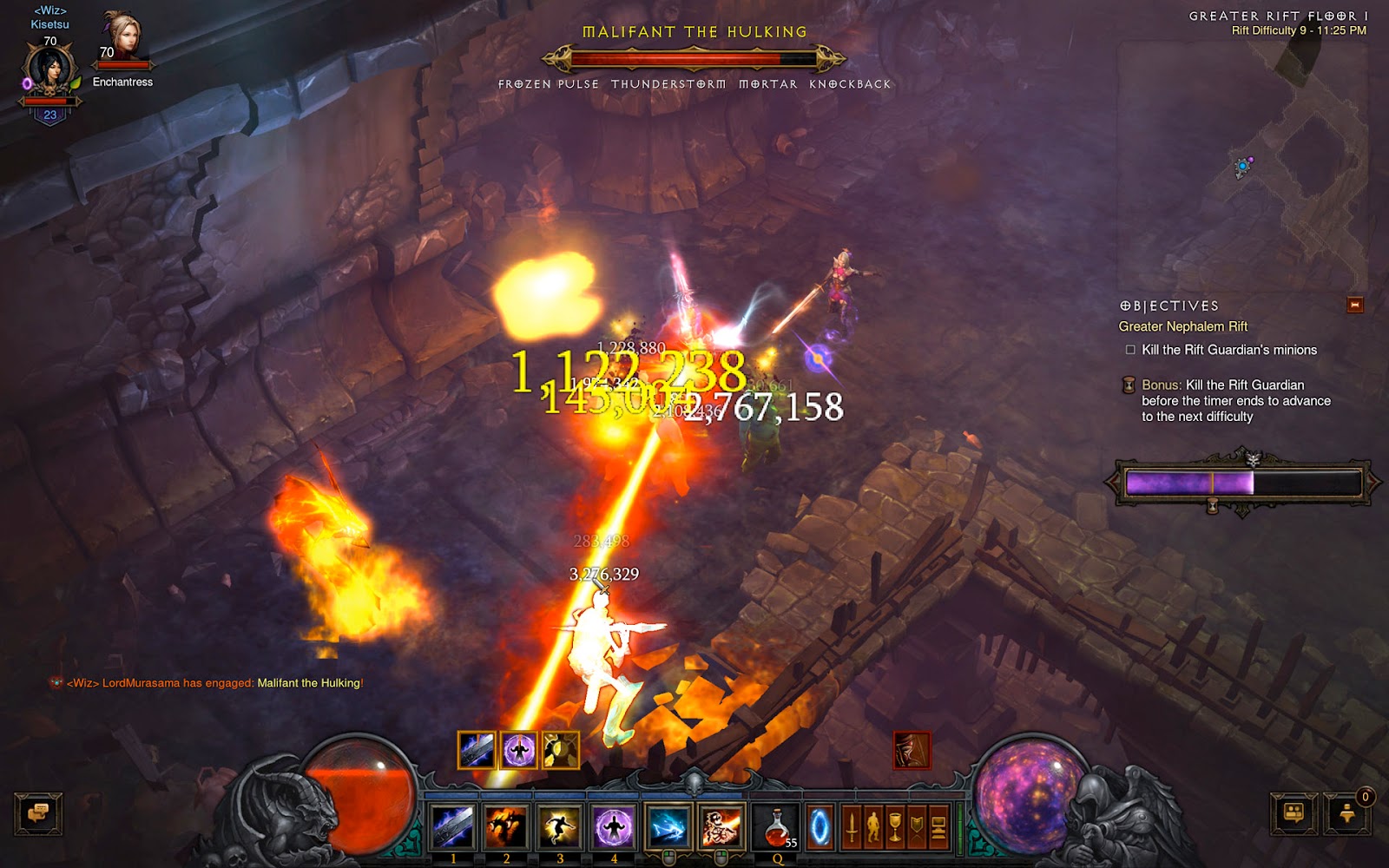This screenshot has height=868, width=1389.
Task: Cast the fiery hydra skill in slot 2
Action: coord(506,825)
